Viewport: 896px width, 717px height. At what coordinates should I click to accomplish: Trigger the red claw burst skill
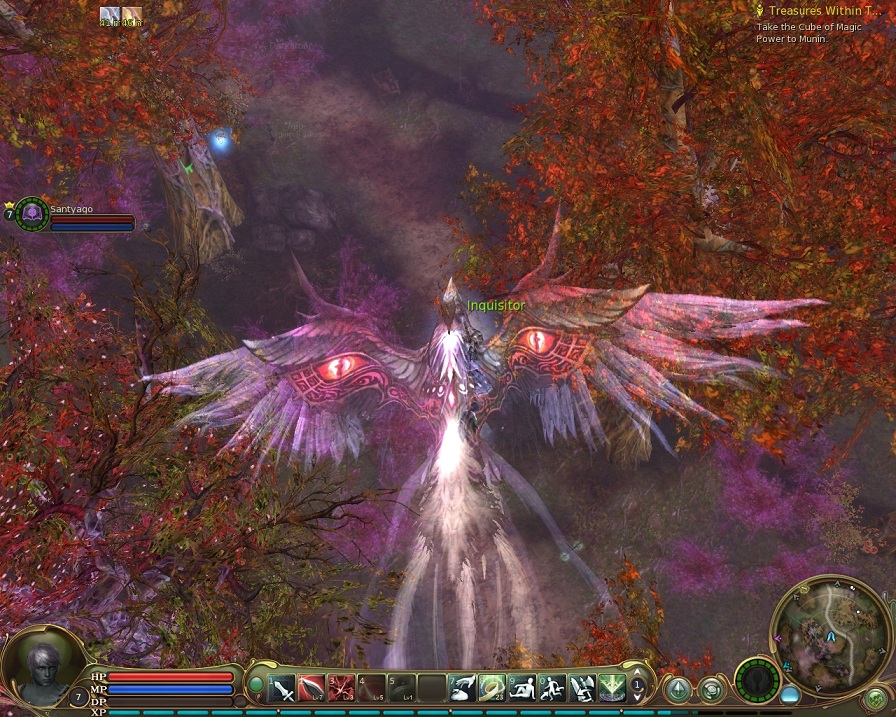(342, 688)
